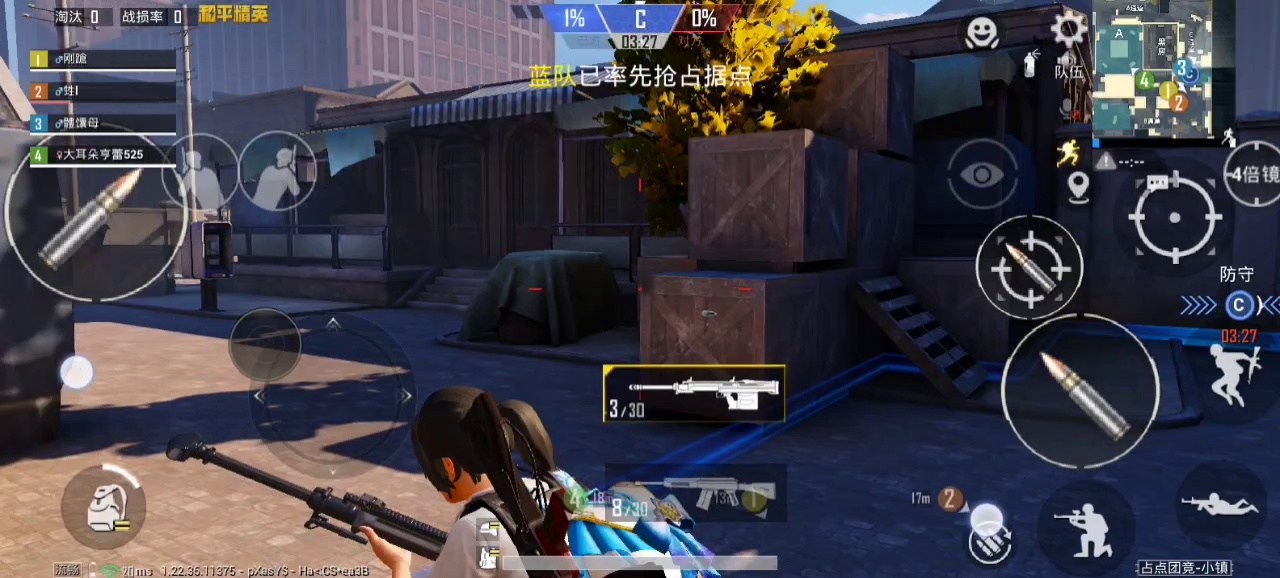Select the sniper rifle slot showing 3/30

[694, 393]
